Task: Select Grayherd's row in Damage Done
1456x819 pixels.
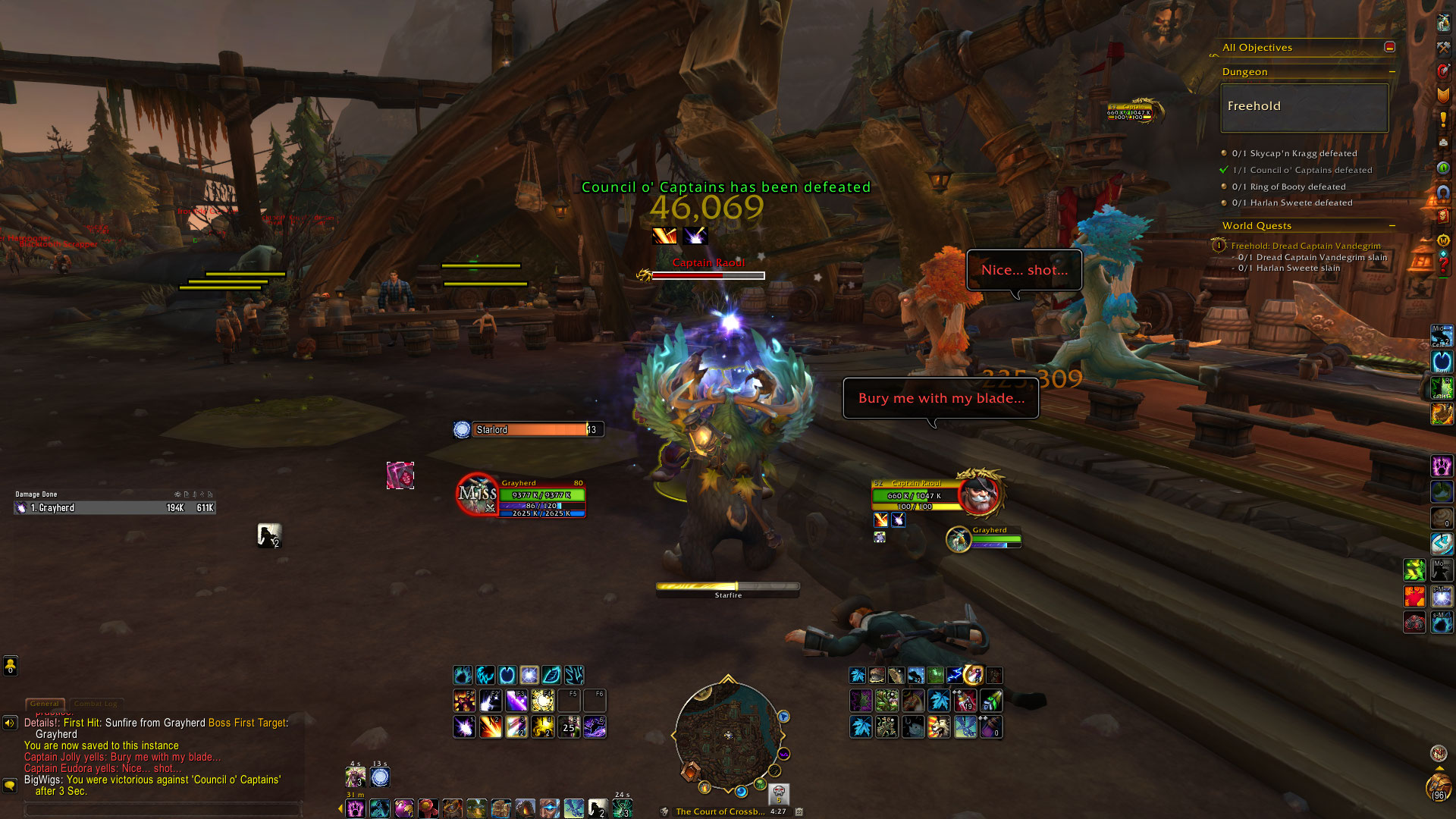Action: click(x=115, y=508)
